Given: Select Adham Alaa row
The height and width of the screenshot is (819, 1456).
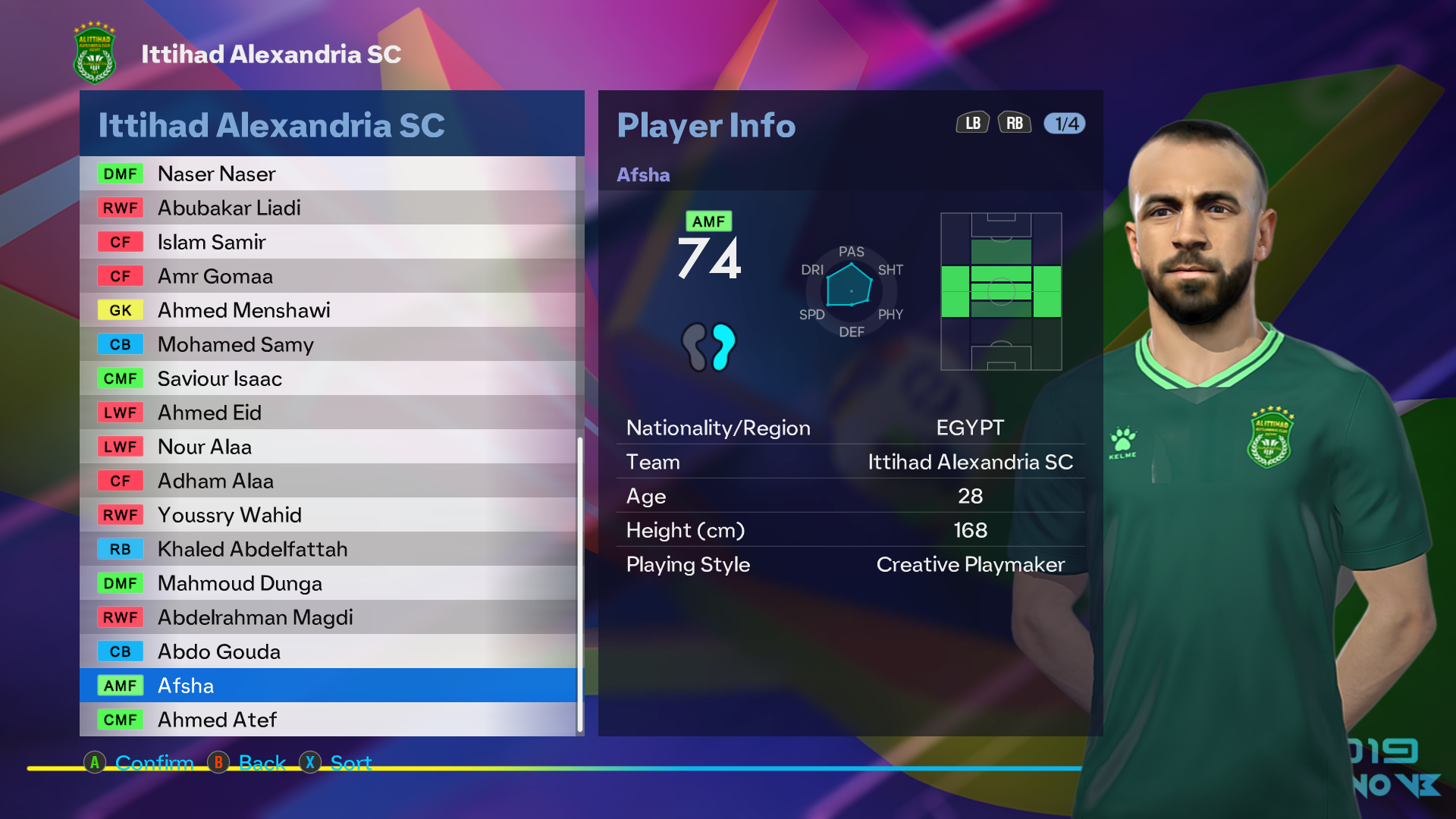Looking at the screenshot, I should 328,481.
